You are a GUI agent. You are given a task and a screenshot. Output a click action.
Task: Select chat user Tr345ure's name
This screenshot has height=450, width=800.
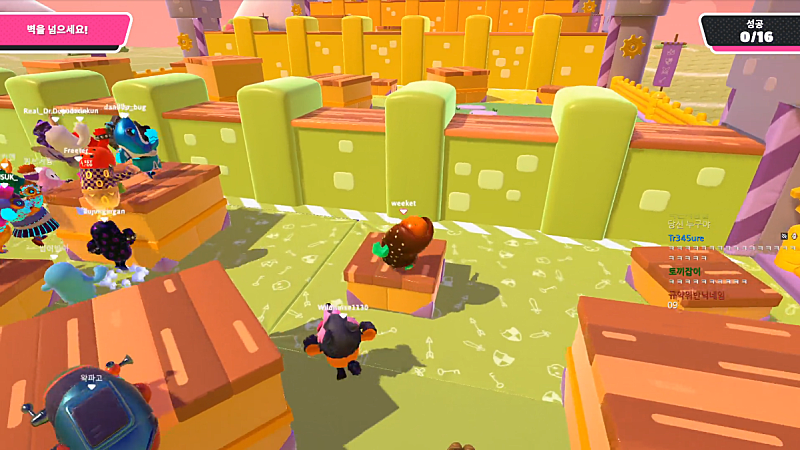coord(686,239)
